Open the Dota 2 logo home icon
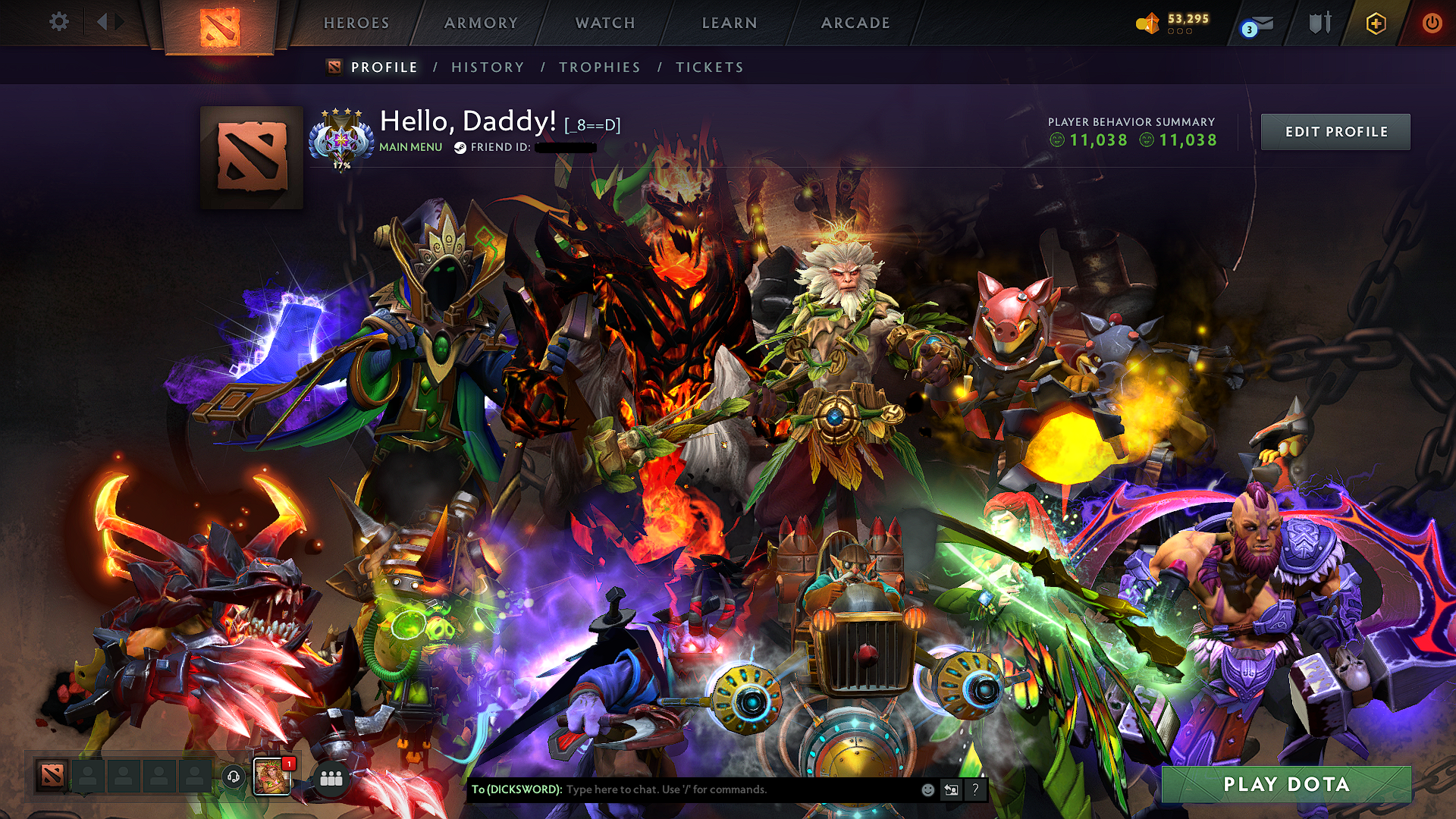The width and height of the screenshot is (1456, 819). tap(221, 26)
